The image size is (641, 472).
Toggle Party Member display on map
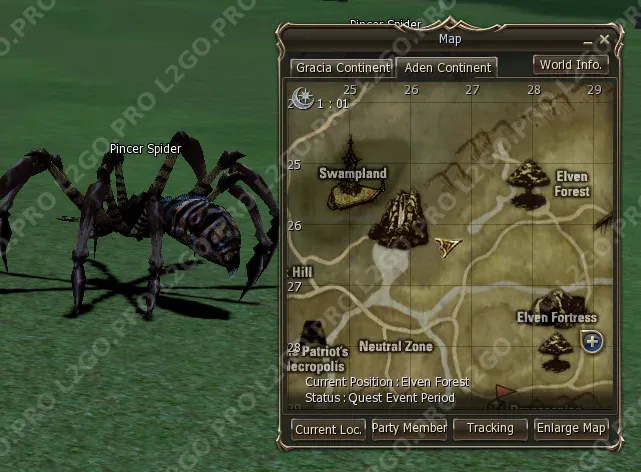click(x=409, y=428)
